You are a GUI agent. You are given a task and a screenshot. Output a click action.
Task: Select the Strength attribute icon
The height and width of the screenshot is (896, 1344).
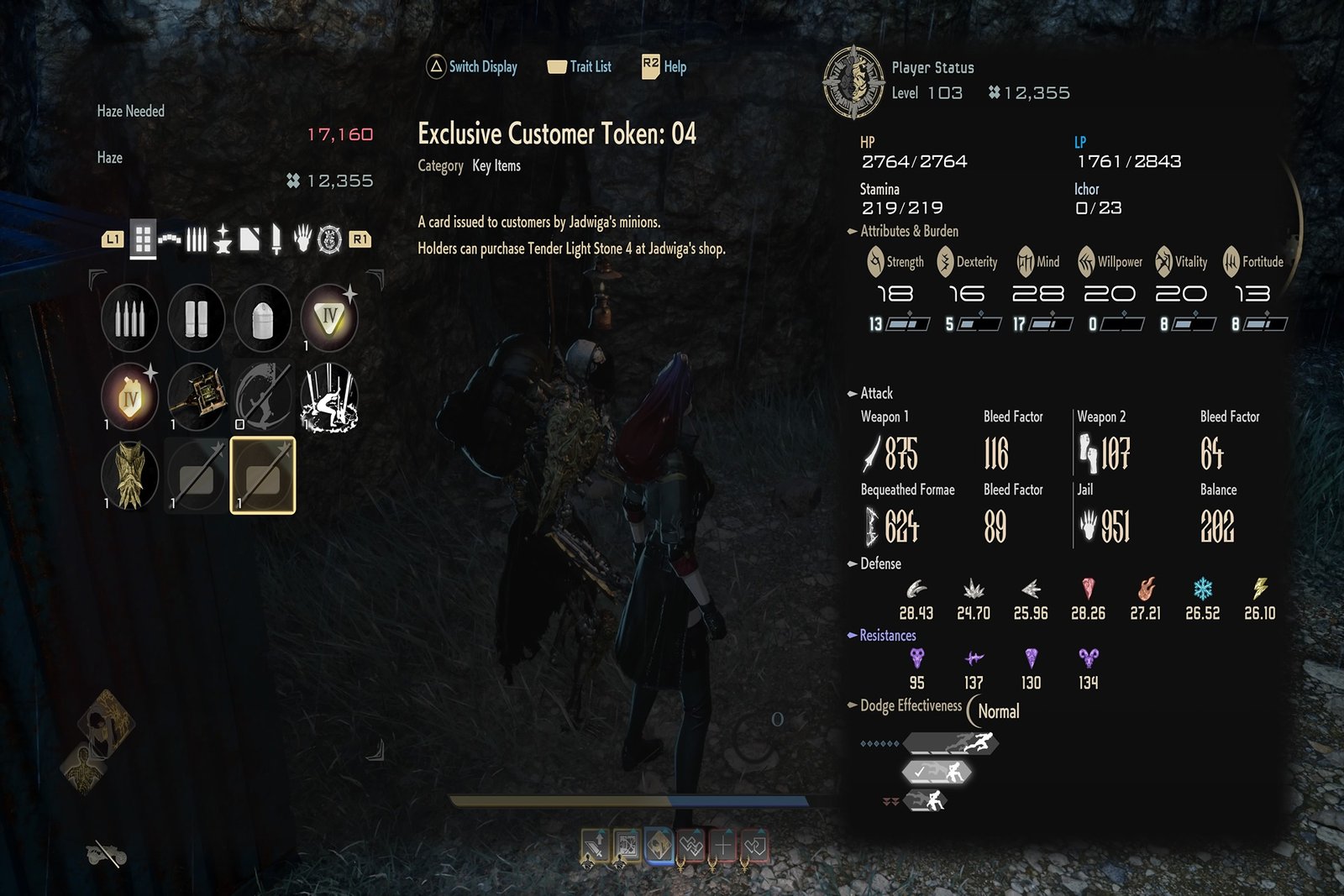click(x=874, y=261)
